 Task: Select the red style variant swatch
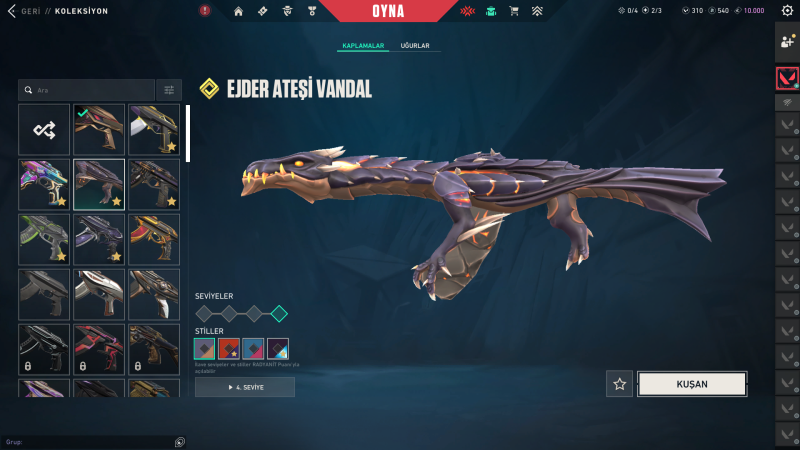229,349
